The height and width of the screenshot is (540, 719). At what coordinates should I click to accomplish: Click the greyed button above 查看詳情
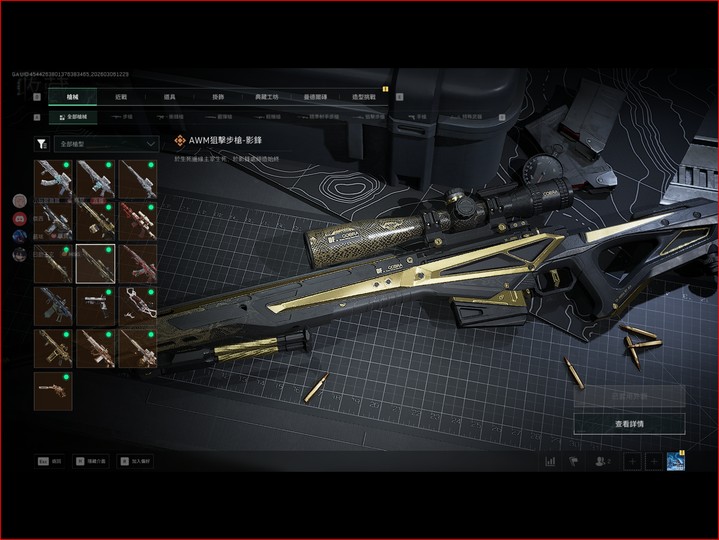point(629,397)
